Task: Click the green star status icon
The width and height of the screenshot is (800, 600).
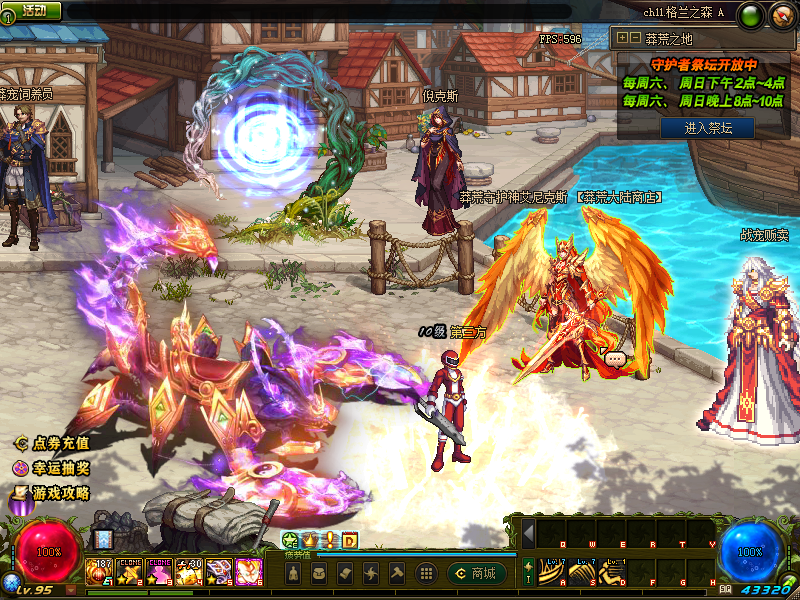Action: pos(290,541)
